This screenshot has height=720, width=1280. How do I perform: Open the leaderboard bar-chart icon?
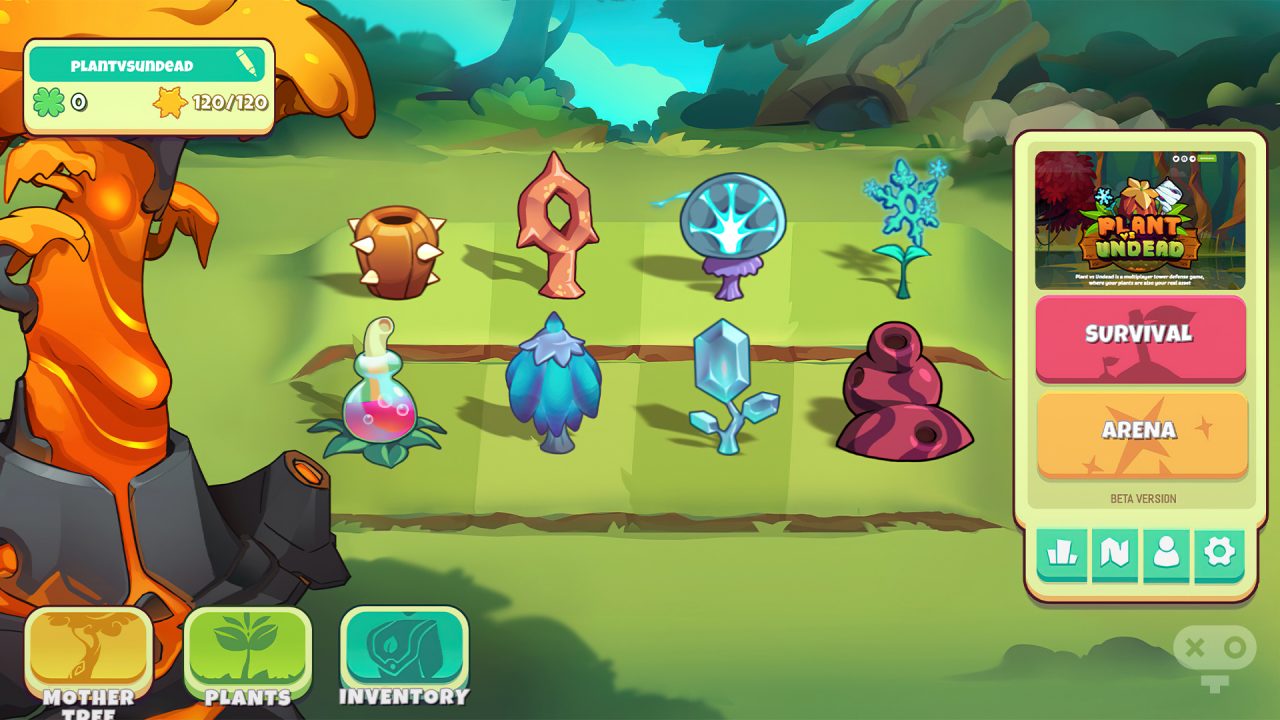pos(1061,554)
